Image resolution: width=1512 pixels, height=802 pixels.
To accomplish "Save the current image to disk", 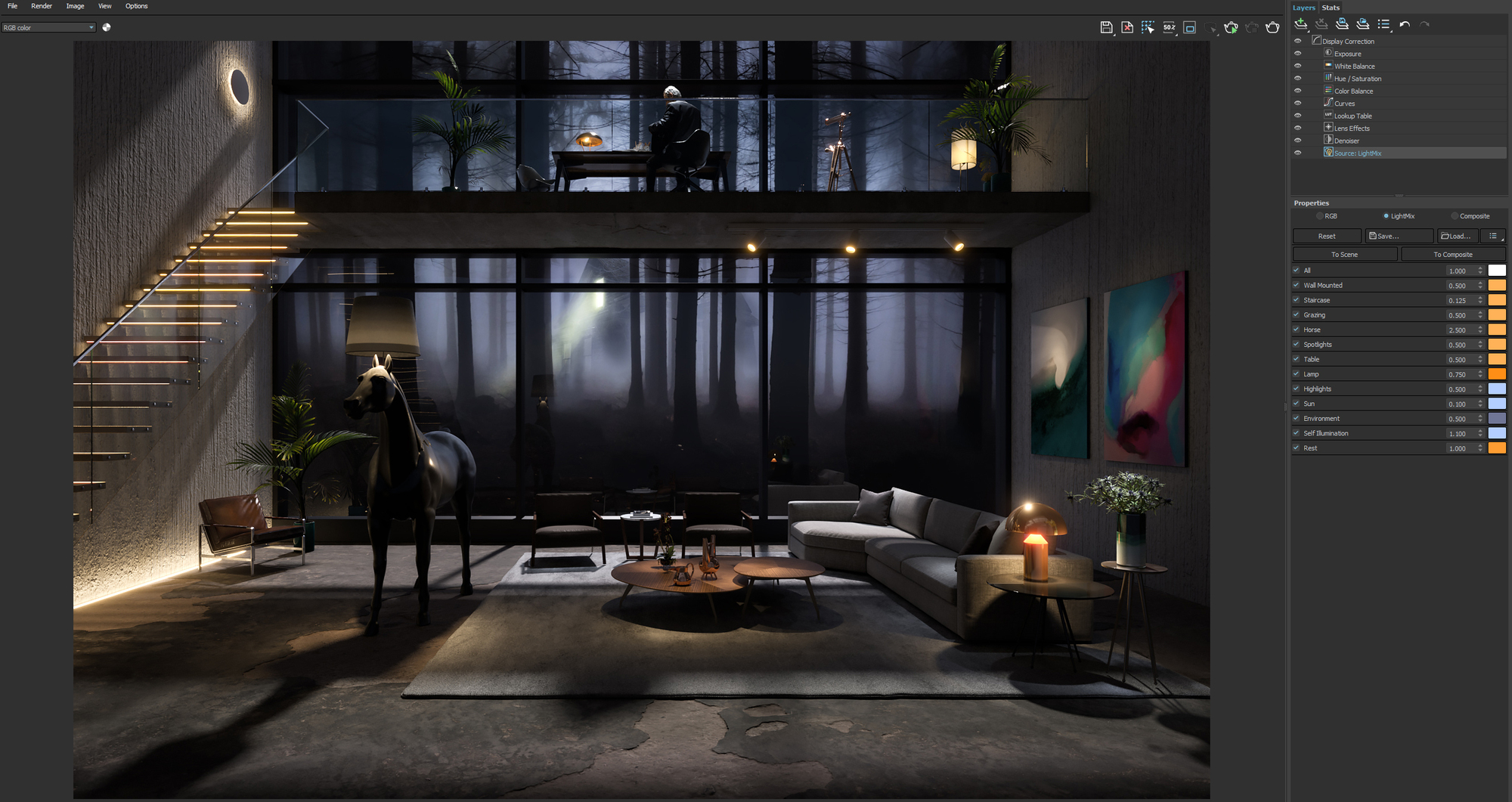I will pyautogui.click(x=1106, y=27).
